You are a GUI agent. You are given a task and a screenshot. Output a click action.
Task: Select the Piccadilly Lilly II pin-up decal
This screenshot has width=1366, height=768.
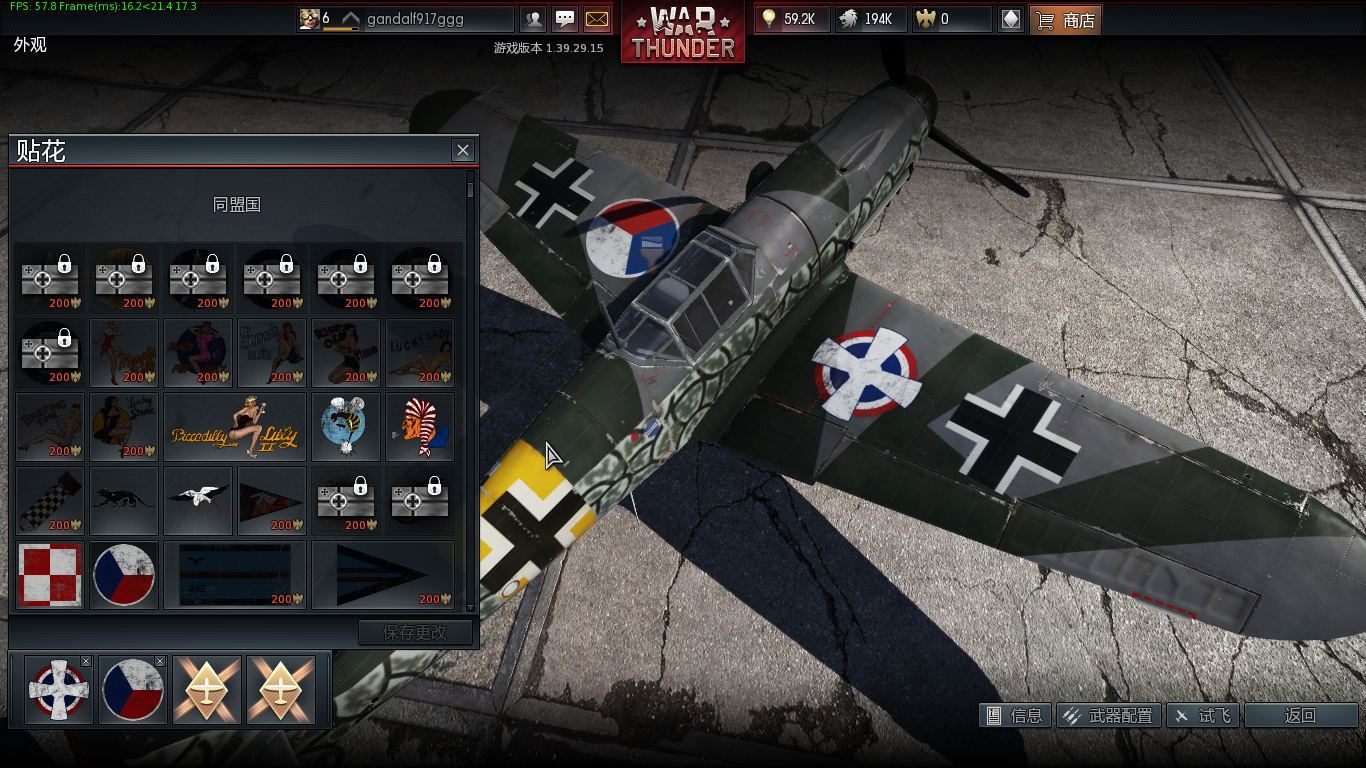(x=235, y=426)
